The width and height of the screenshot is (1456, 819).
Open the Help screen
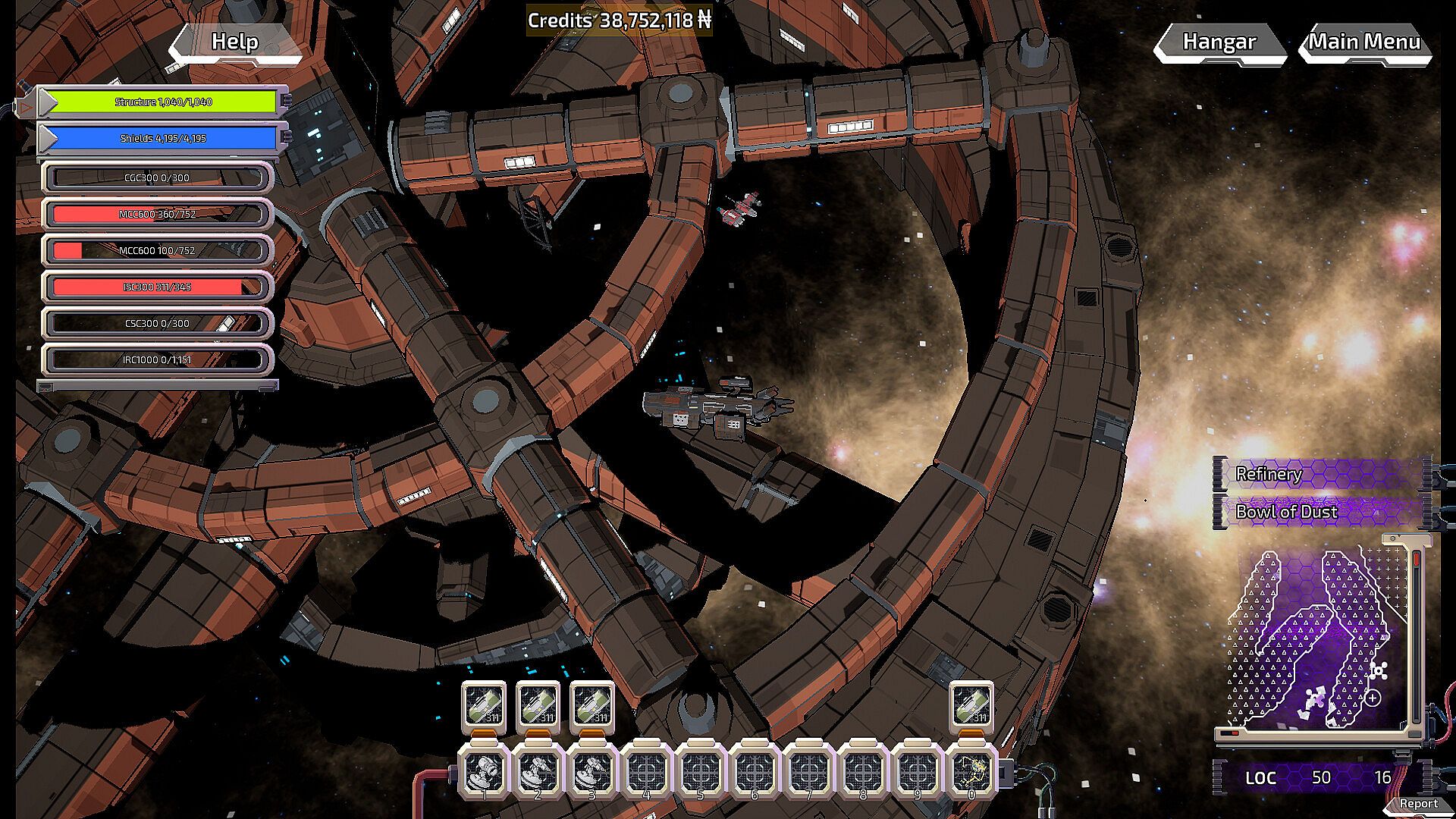tap(234, 42)
